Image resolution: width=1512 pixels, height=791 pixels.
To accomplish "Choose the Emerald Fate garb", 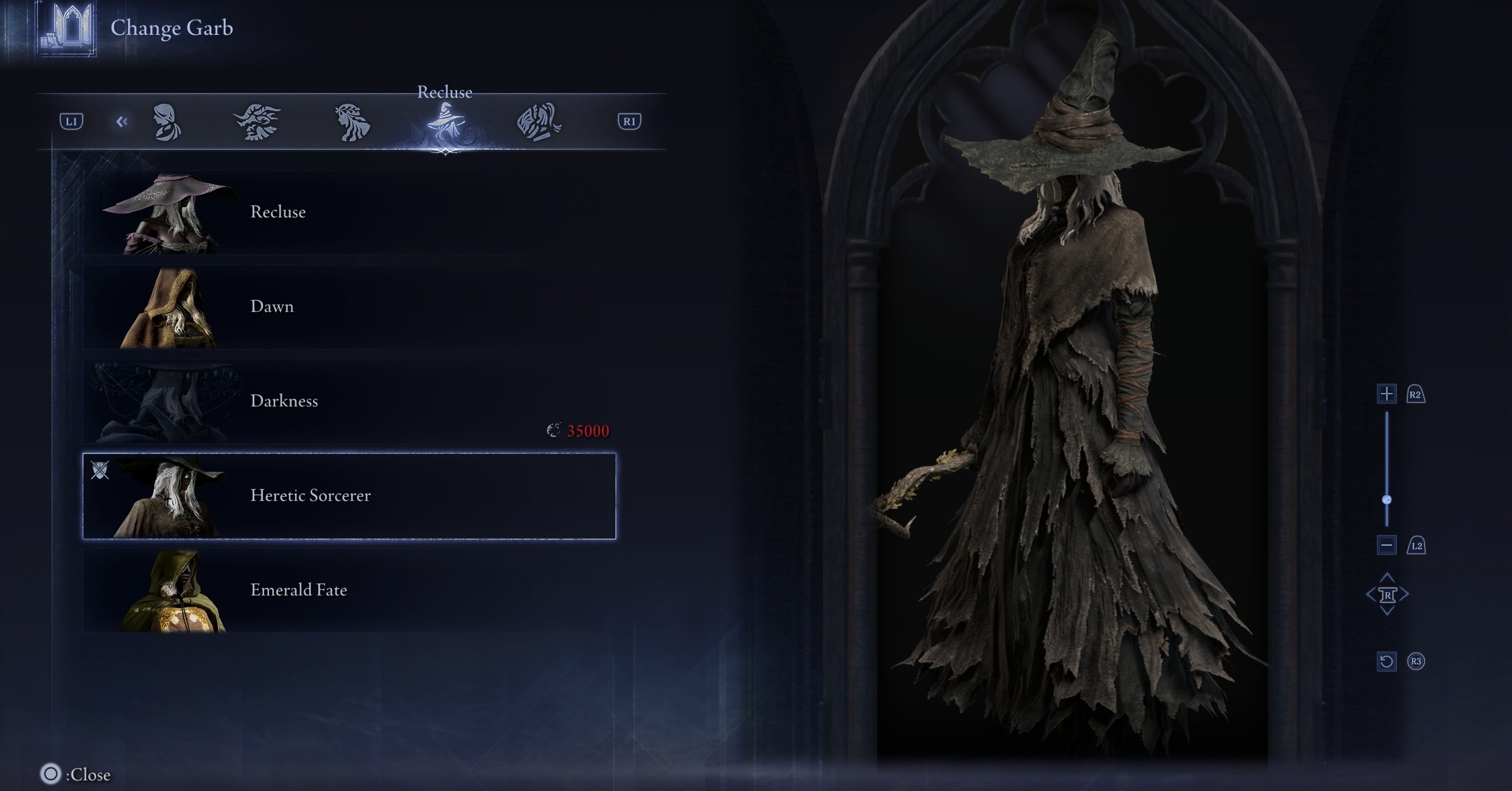I will point(348,590).
